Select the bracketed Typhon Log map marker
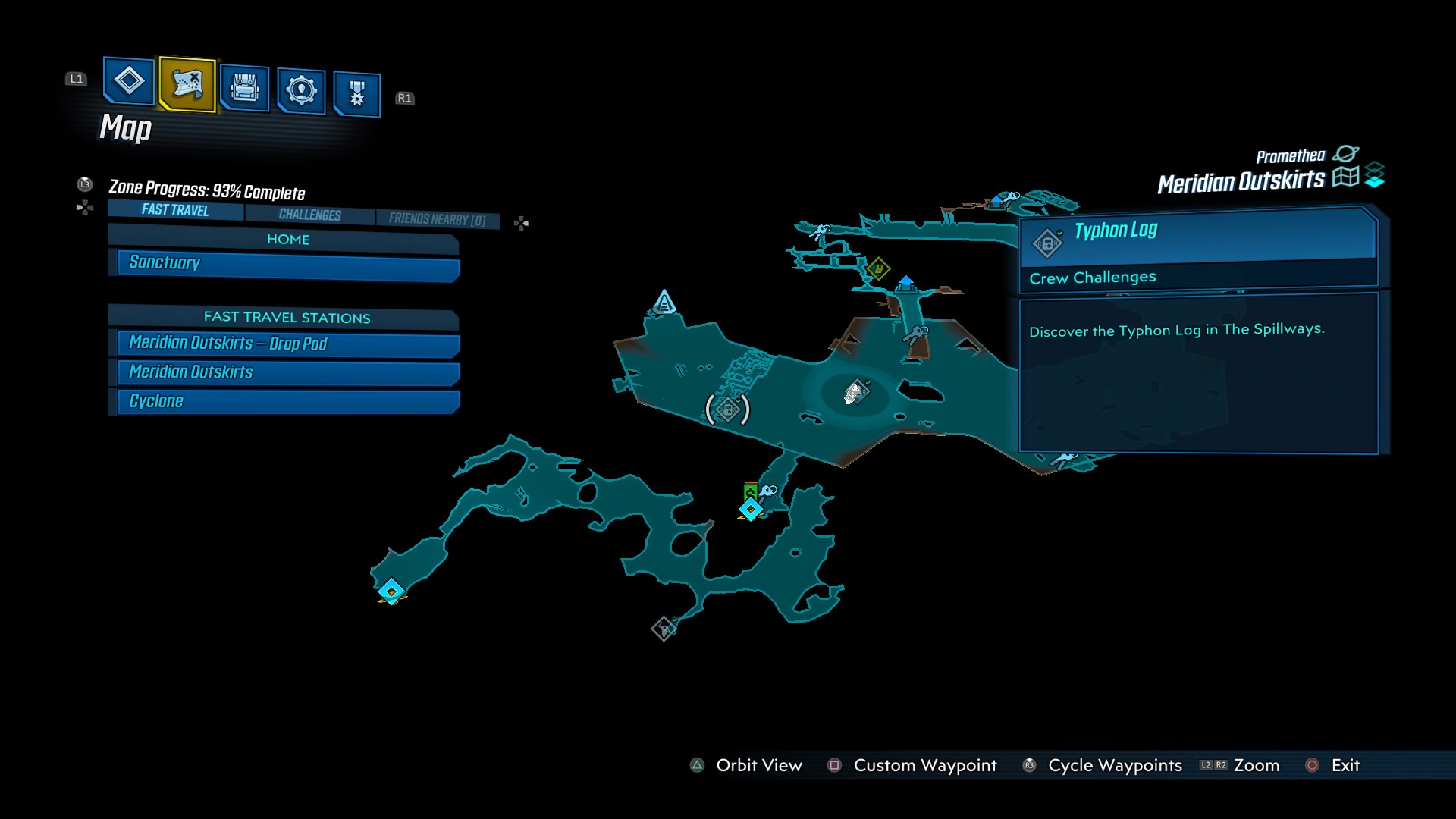 click(x=727, y=409)
